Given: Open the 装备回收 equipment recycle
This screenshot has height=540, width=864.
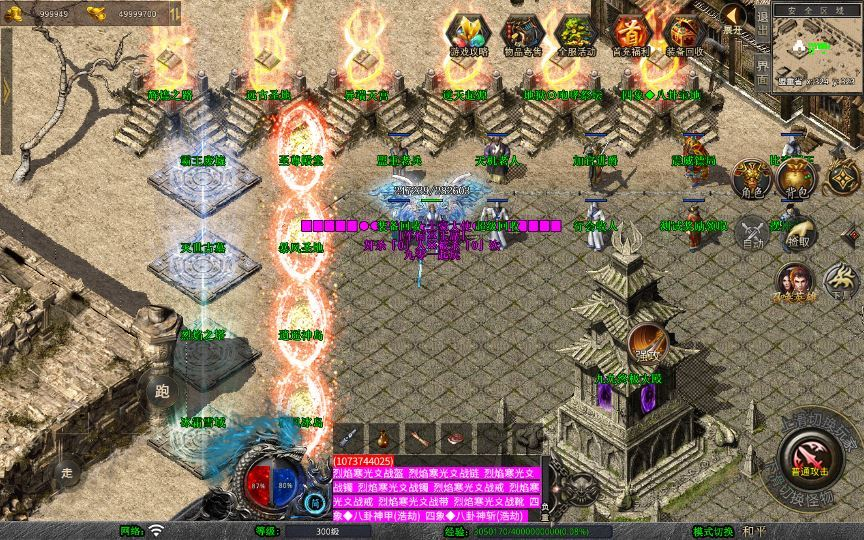Looking at the screenshot, I should click(x=684, y=35).
